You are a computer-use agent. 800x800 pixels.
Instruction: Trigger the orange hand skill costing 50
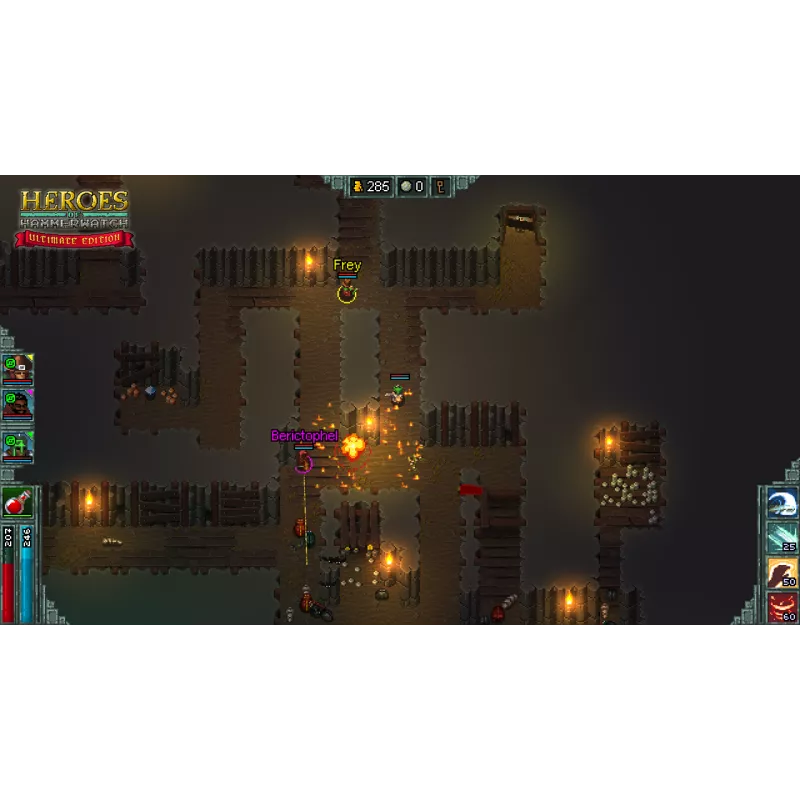tap(782, 572)
